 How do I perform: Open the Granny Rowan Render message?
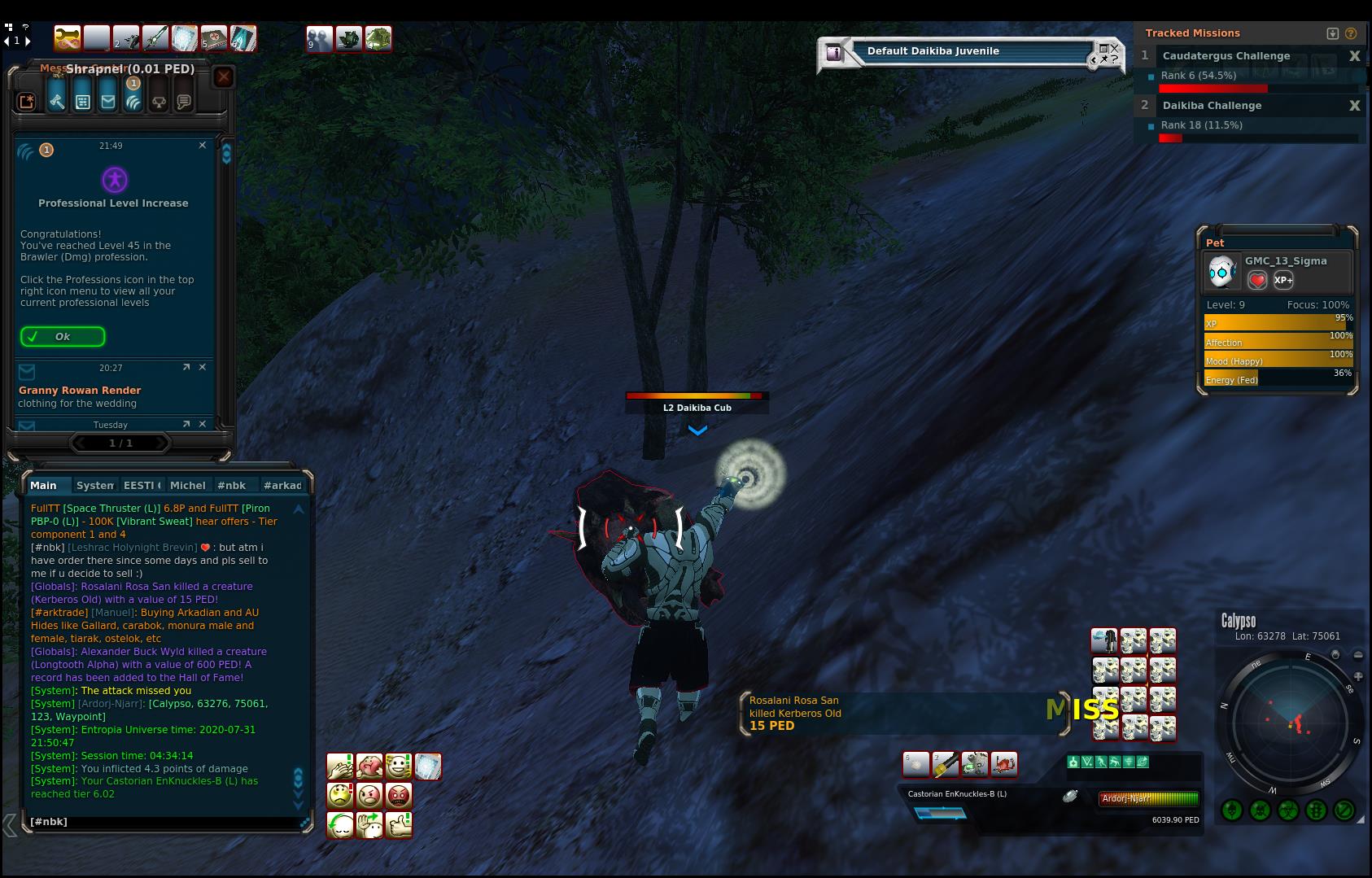coord(80,391)
